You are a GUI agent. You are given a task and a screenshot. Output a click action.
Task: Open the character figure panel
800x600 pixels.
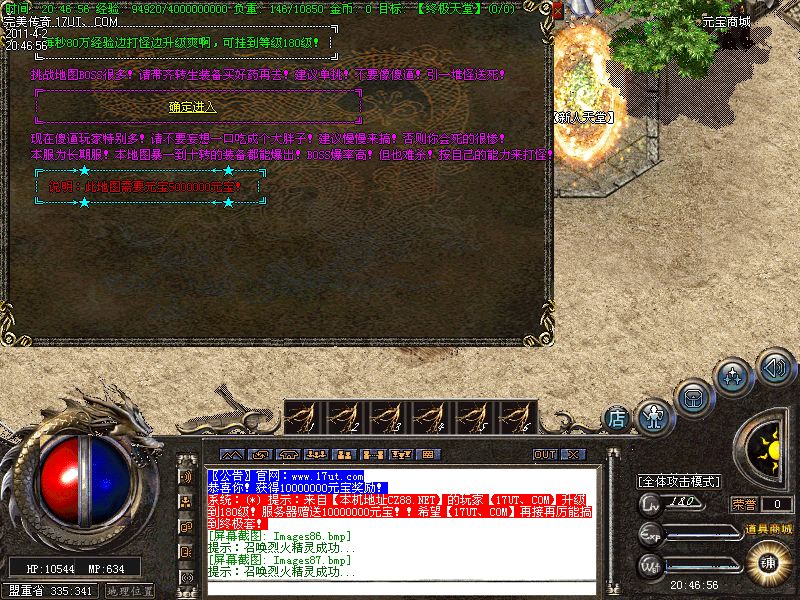tap(653, 412)
